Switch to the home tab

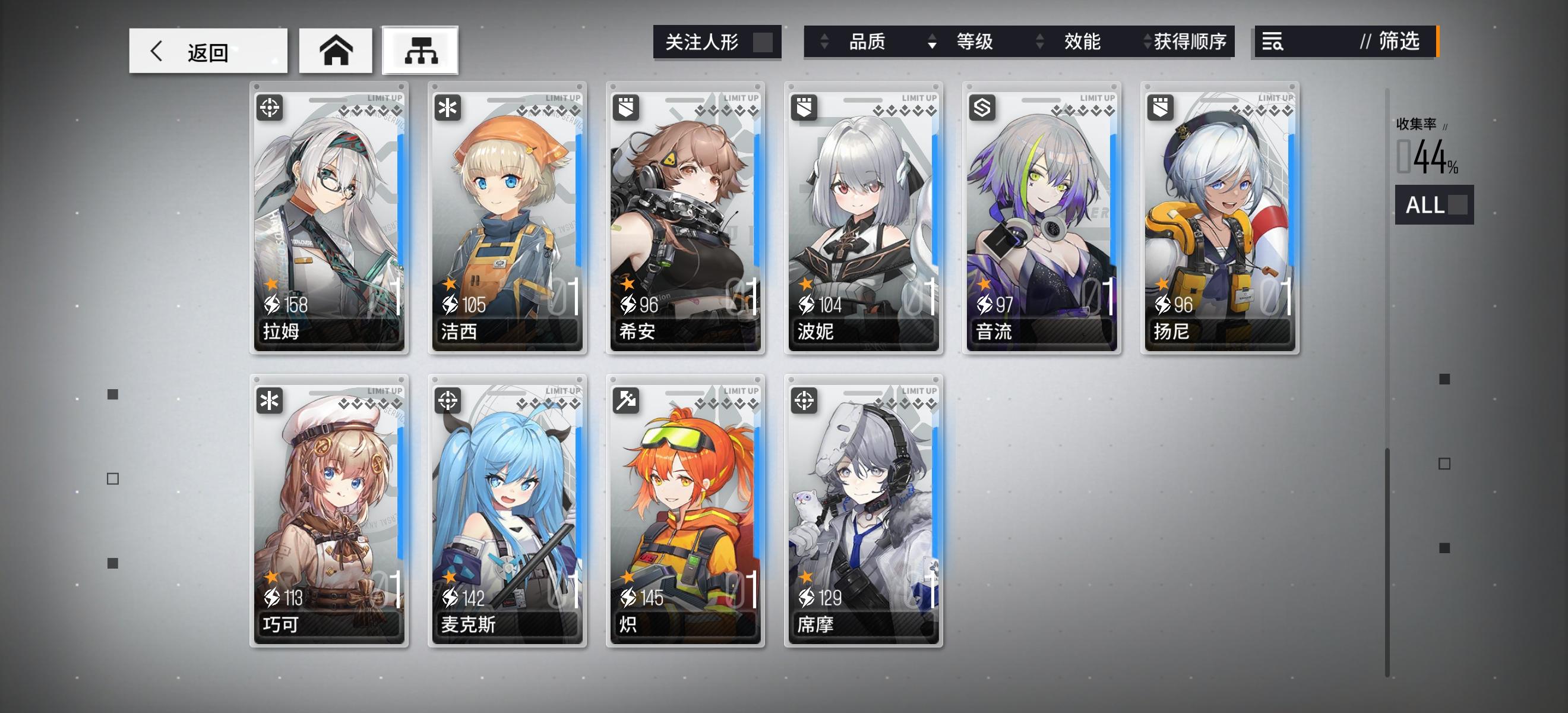pyautogui.click(x=336, y=51)
